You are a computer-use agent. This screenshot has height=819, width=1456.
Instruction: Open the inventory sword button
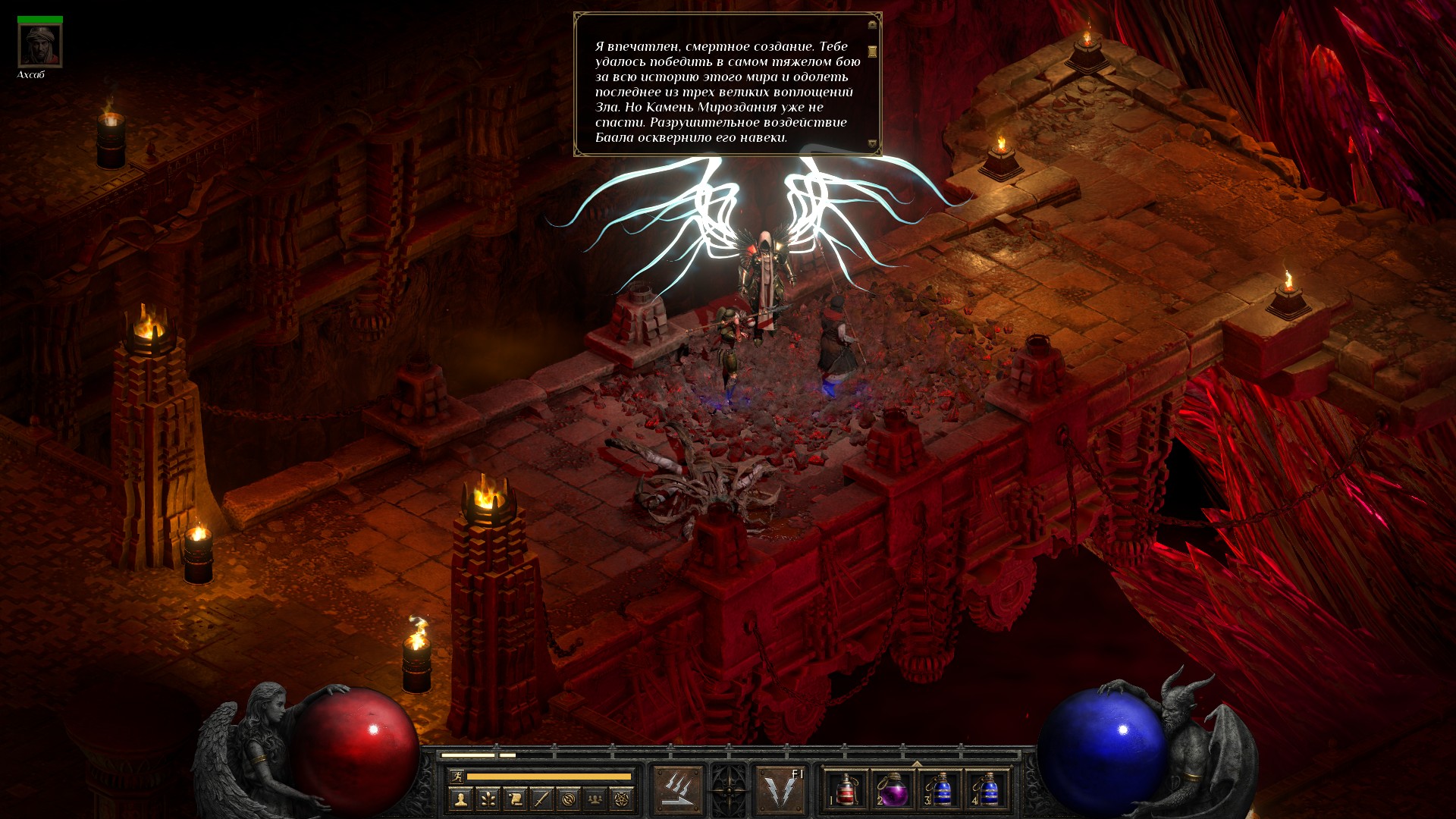click(541, 798)
